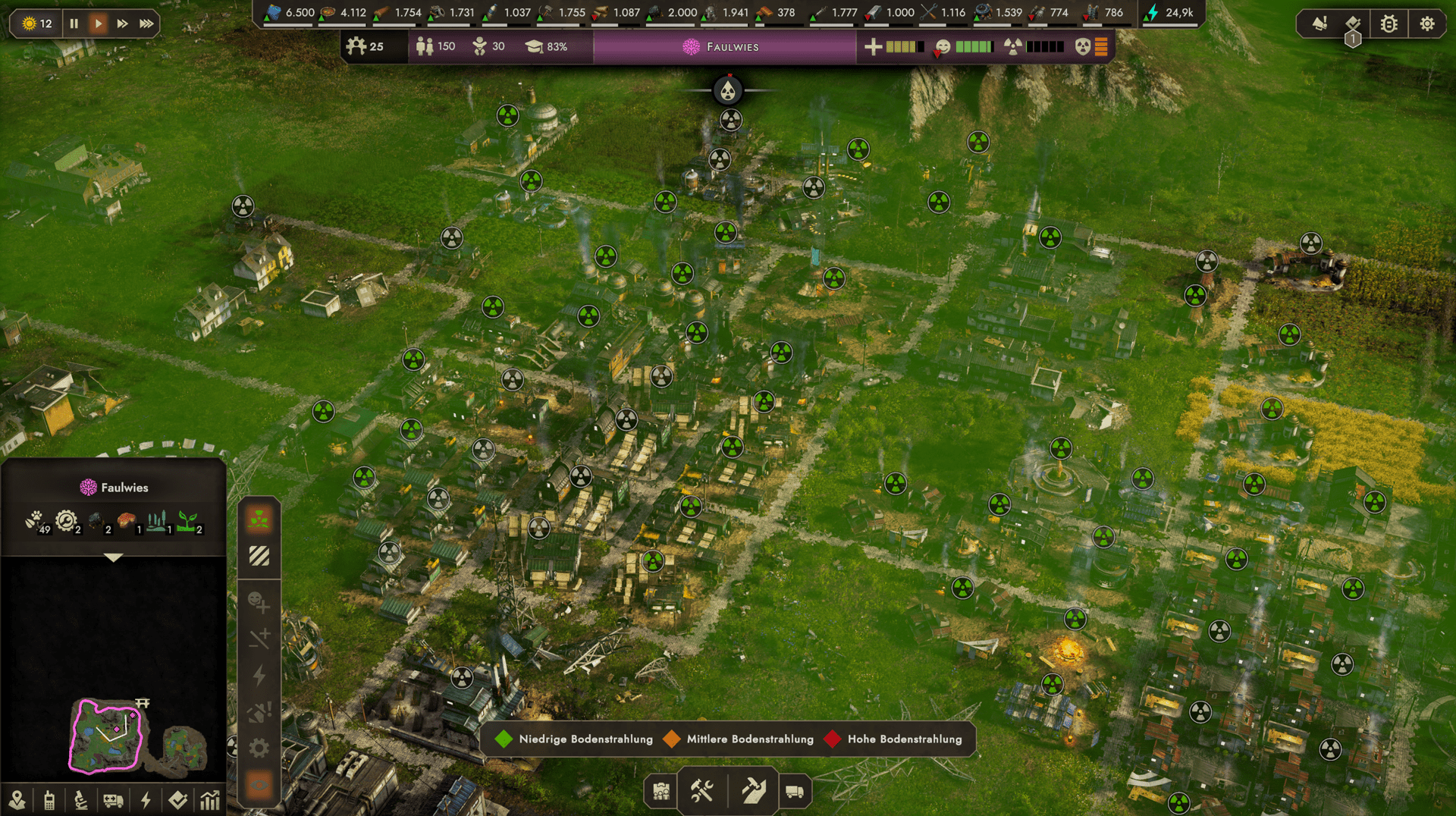Image resolution: width=1456 pixels, height=816 pixels.
Task: Select the road building tool
Action: click(x=753, y=792)
